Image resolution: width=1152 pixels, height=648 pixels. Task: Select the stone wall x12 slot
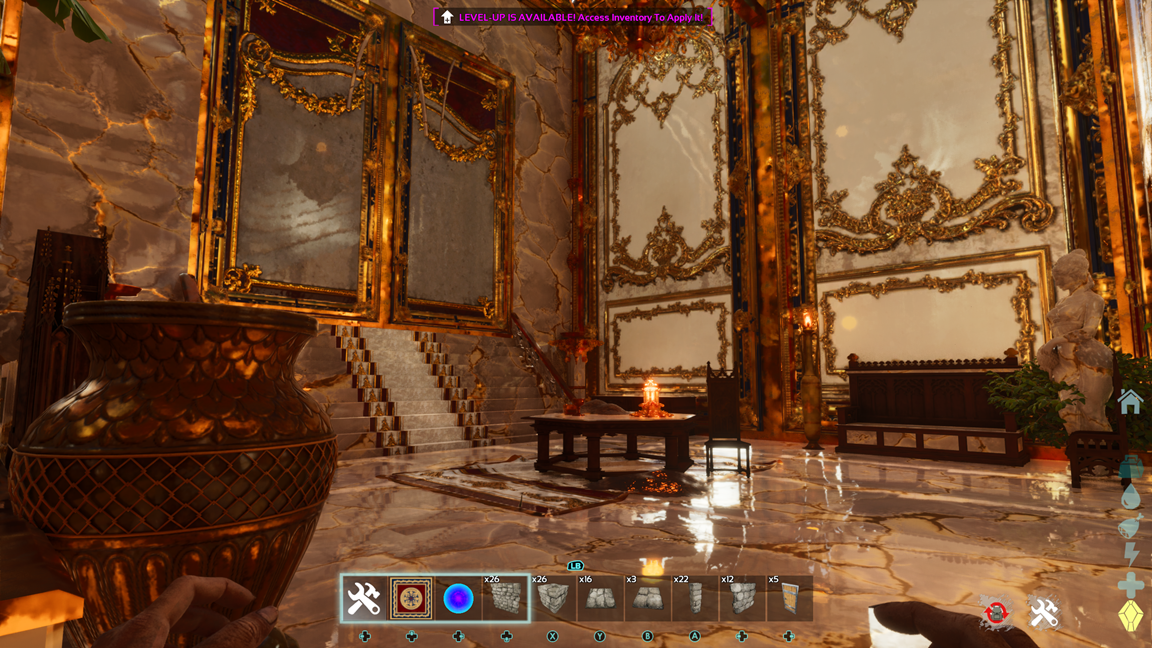tap(742, 598)
